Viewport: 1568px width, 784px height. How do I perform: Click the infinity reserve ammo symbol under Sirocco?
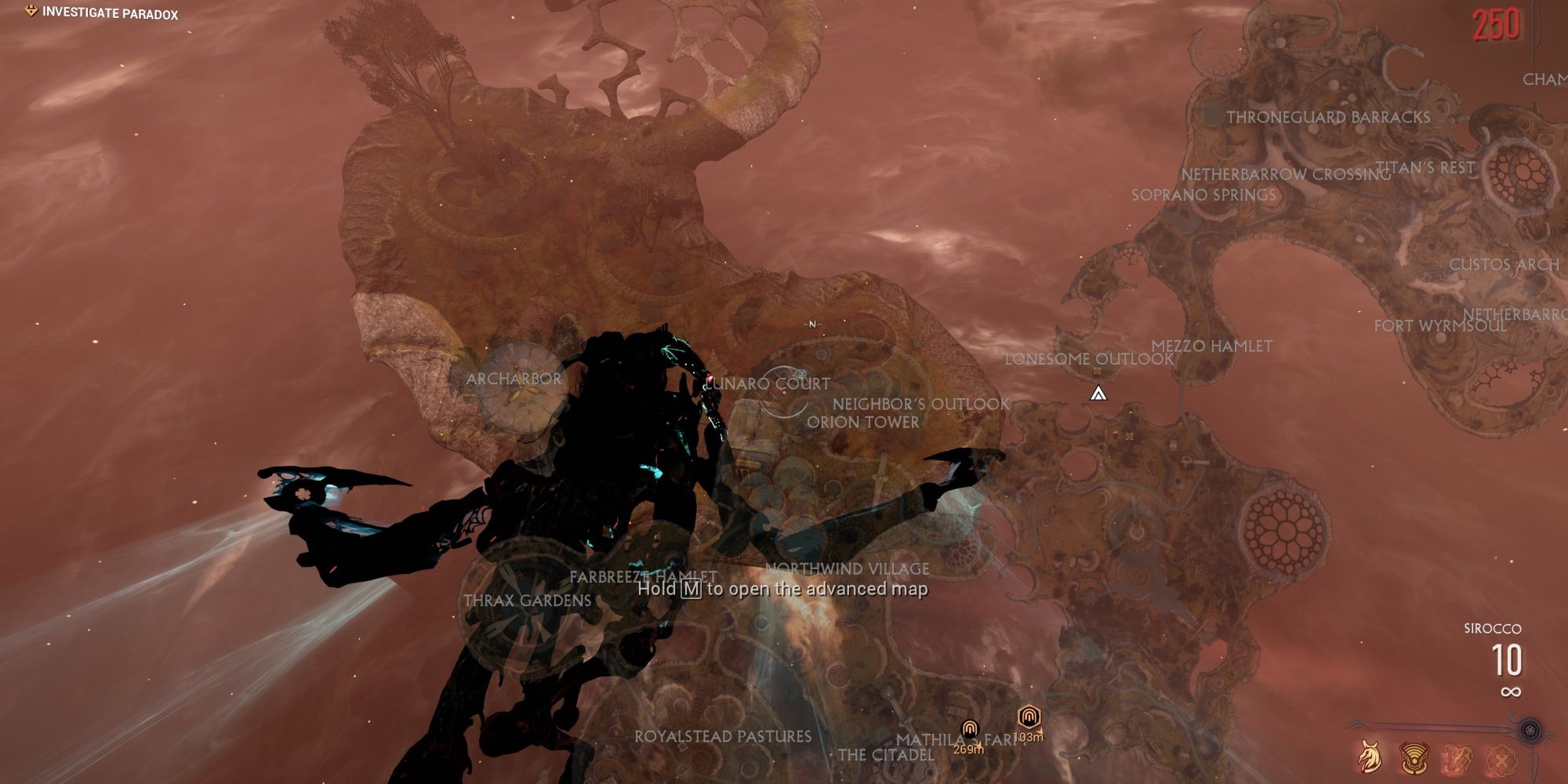1512,691
